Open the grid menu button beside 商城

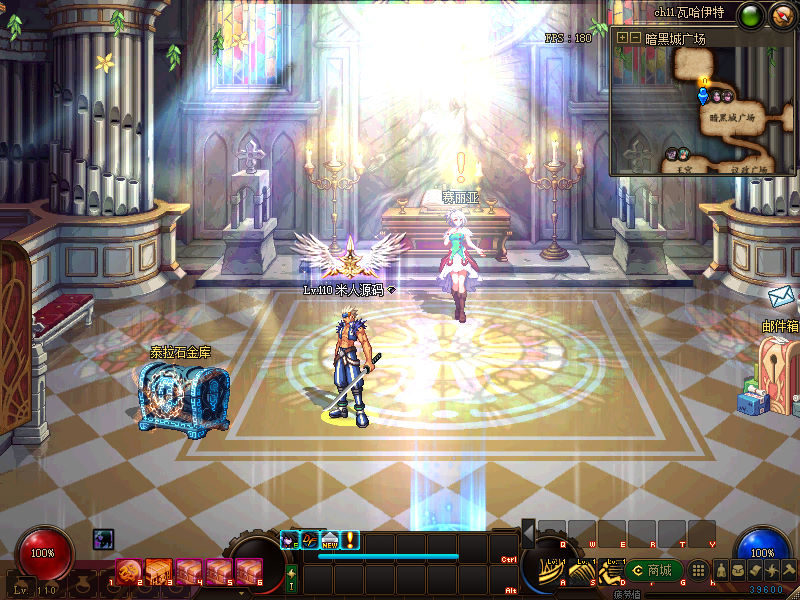[699, 570]
